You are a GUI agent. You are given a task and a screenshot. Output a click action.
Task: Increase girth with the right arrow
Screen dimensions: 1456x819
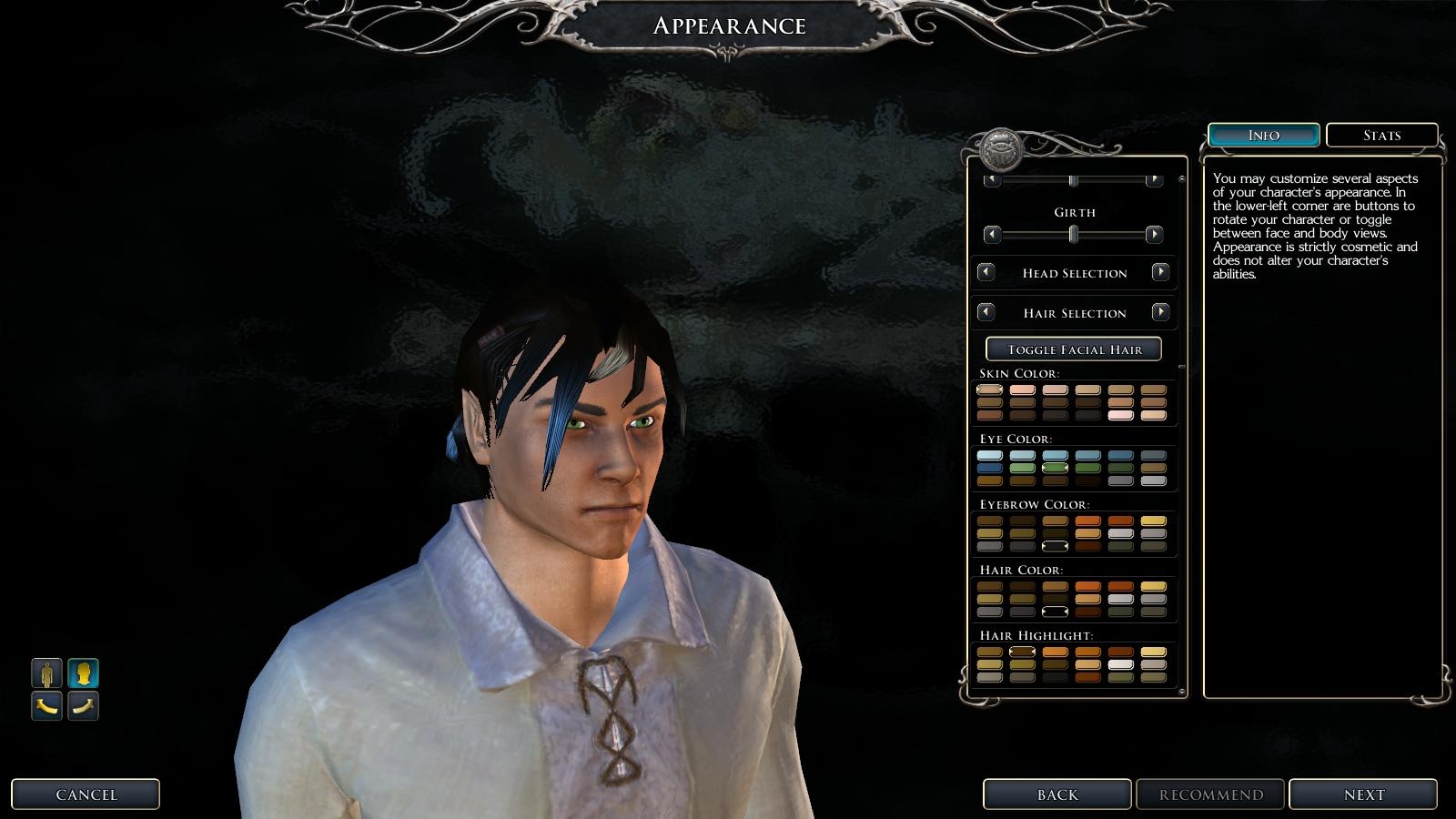1154,235
